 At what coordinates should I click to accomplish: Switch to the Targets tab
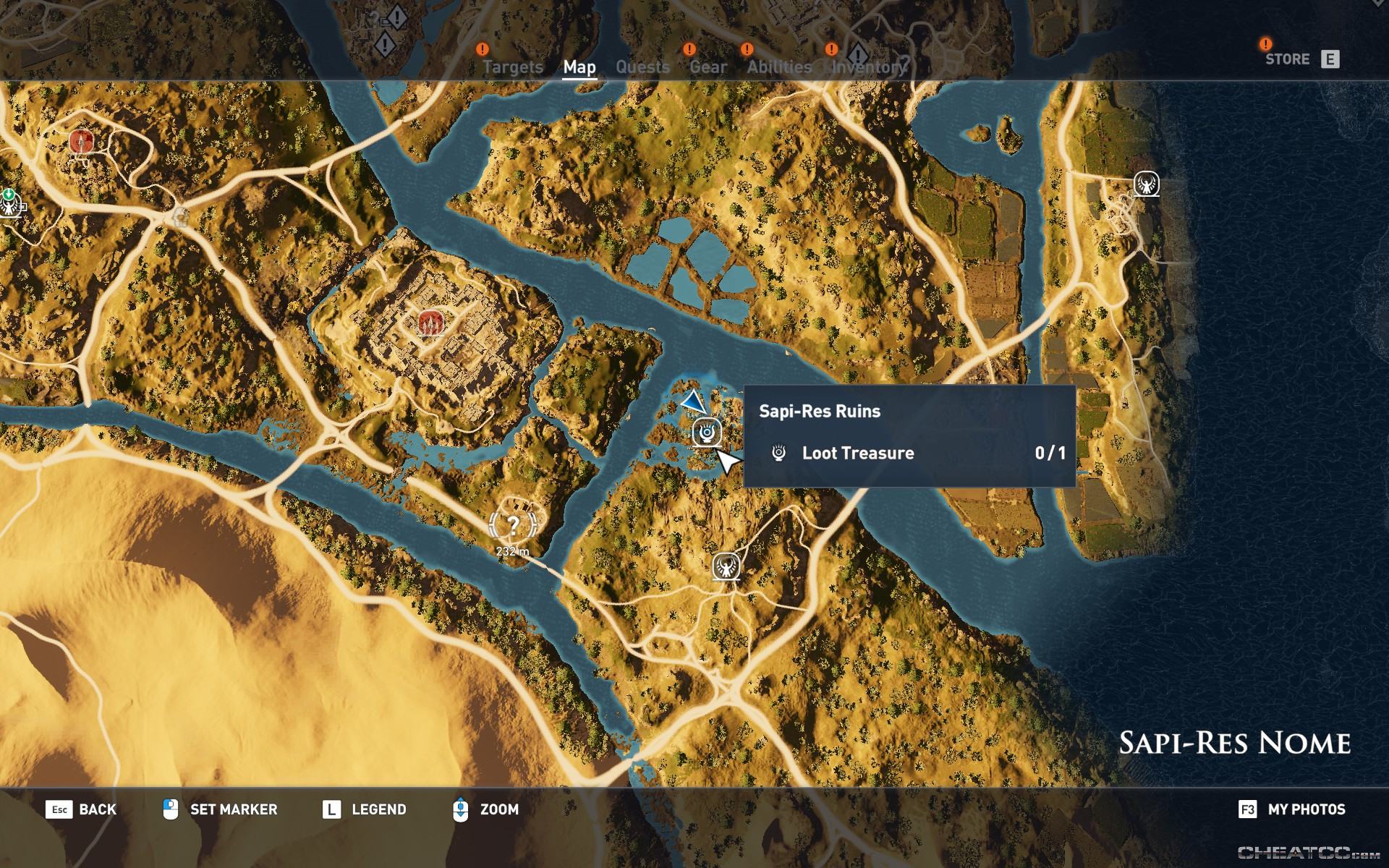(512, 67)
